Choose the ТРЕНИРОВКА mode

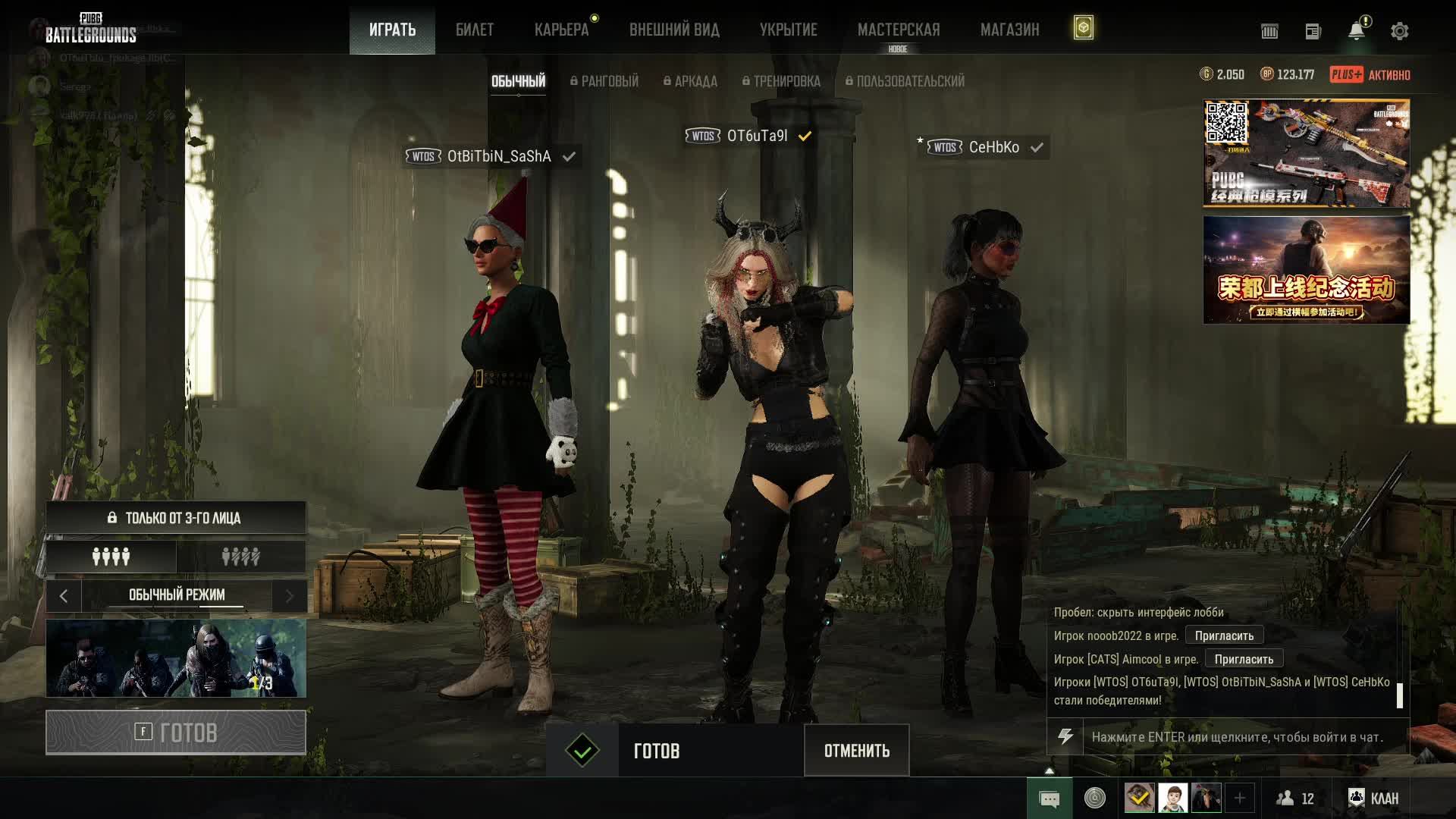[x=781, y=81]
